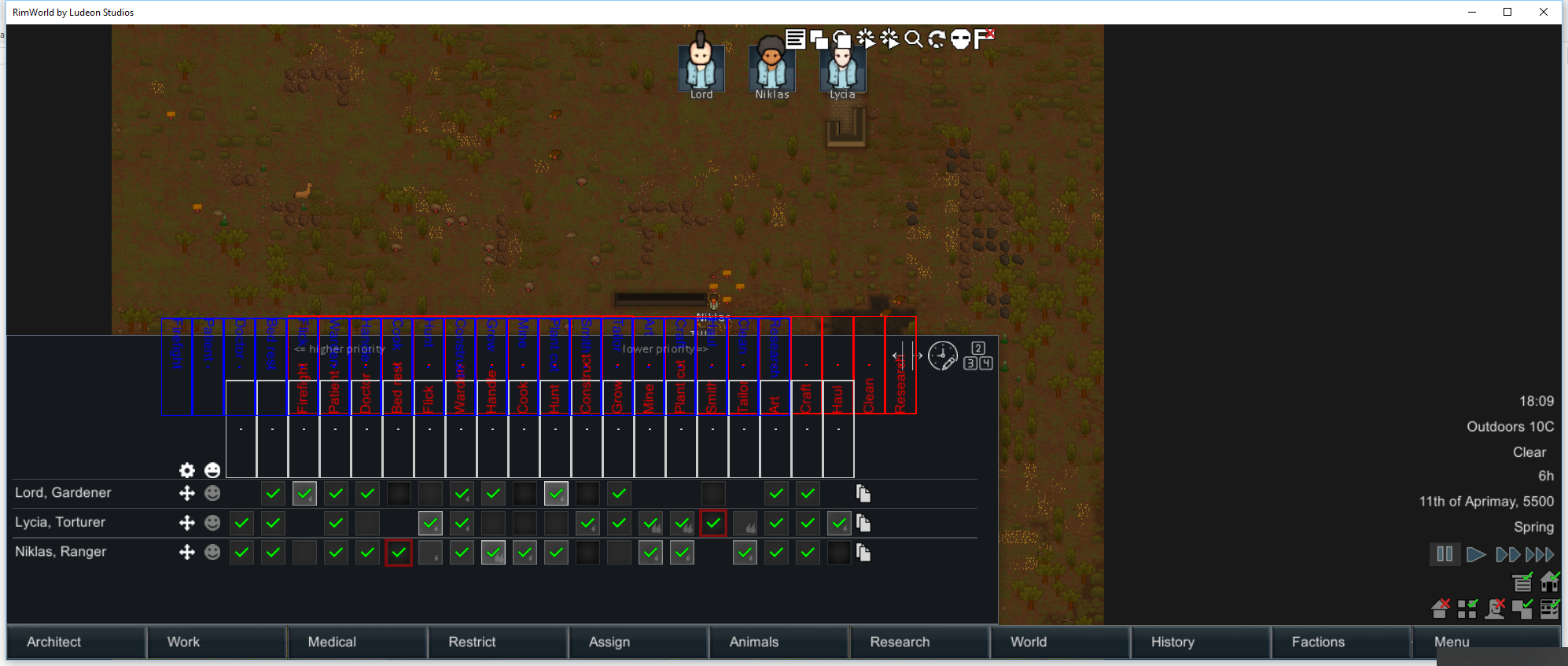
Task: Click the mood smiley icon beside Lycia
Action: (x=212, y=522)
